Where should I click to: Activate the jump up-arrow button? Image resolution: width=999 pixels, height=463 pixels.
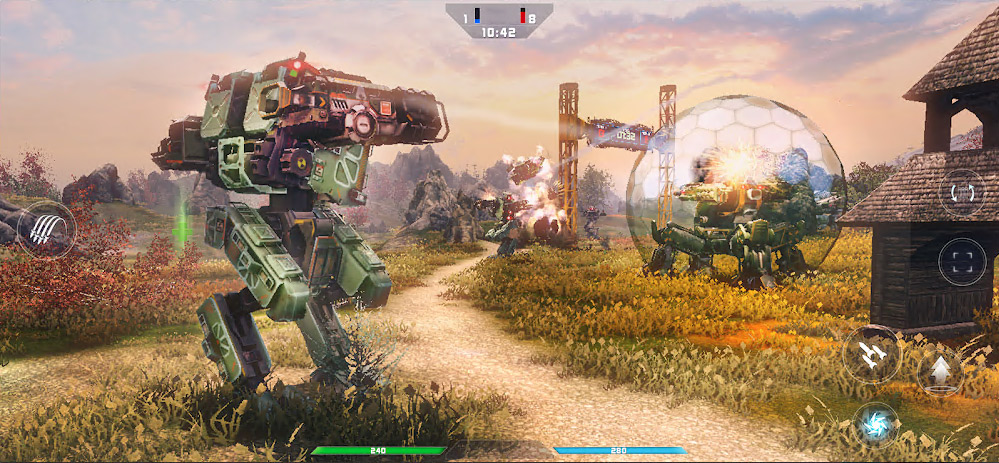point(939,373)
